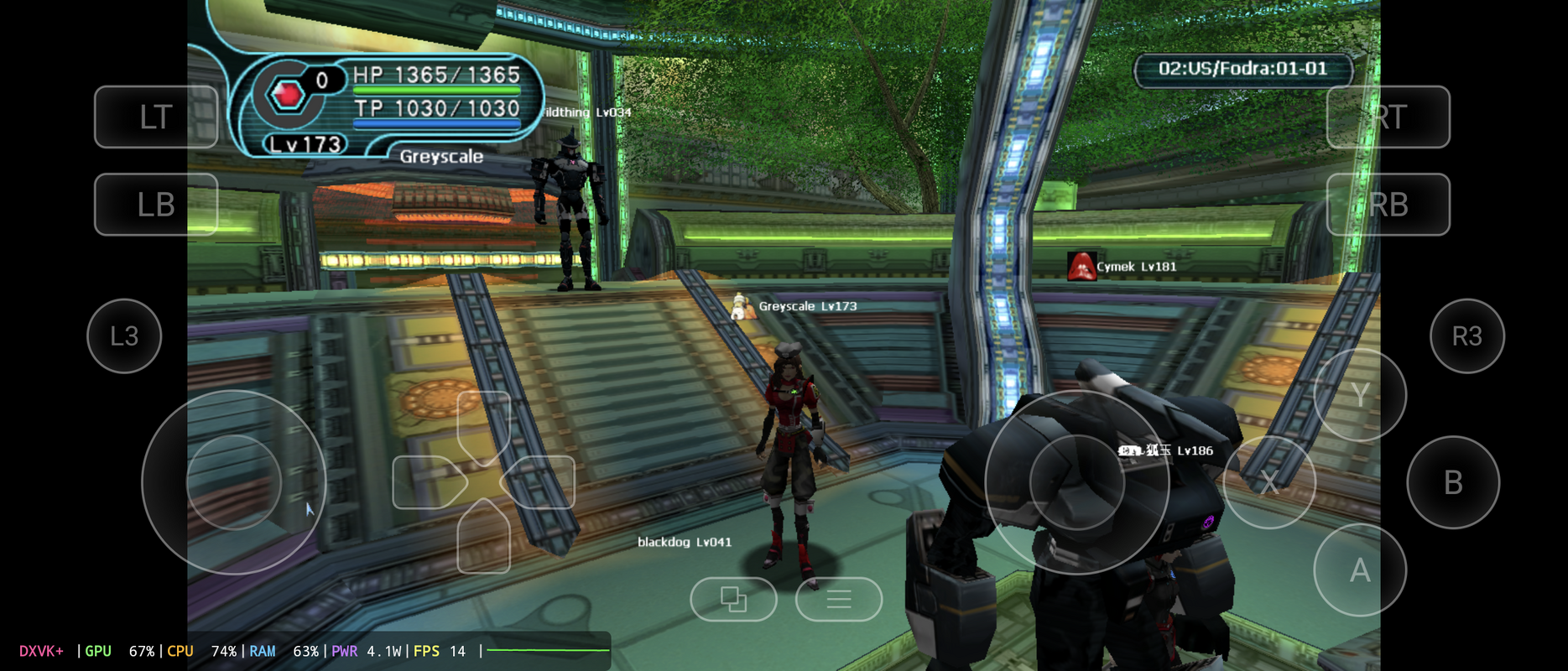Tap the on-screen A button
The width and height of the screenshot is (1568, 671).
(x=1359, y=570)
